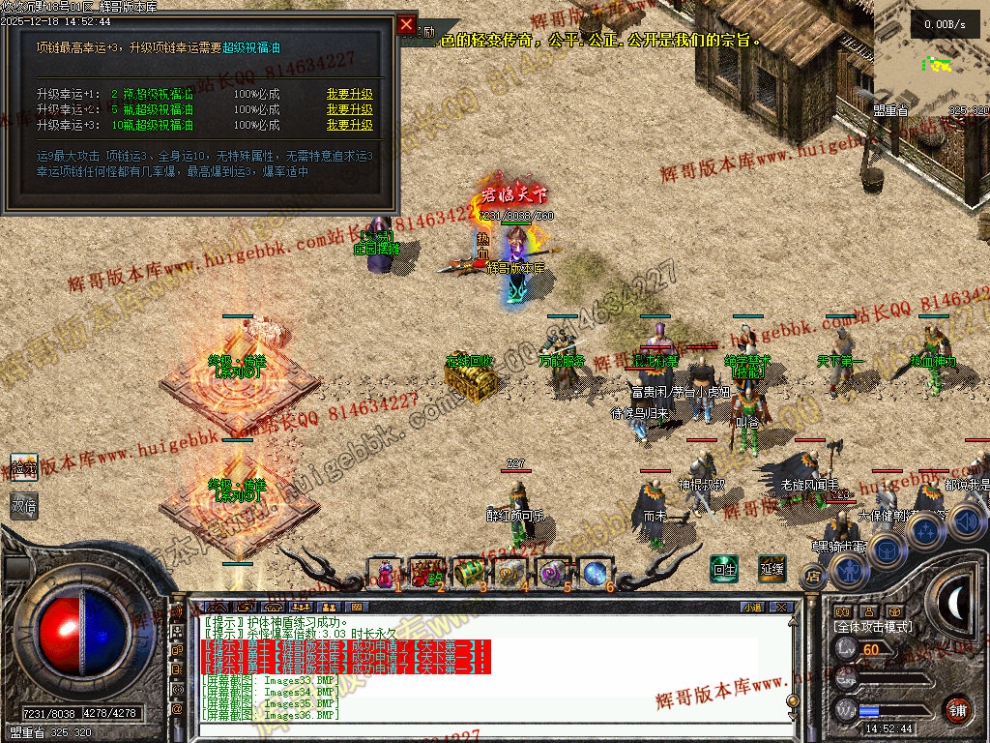The width and height of the screenshot is (990, 743).
Task: Toggle sound with the speaker button
Action: 967,522
